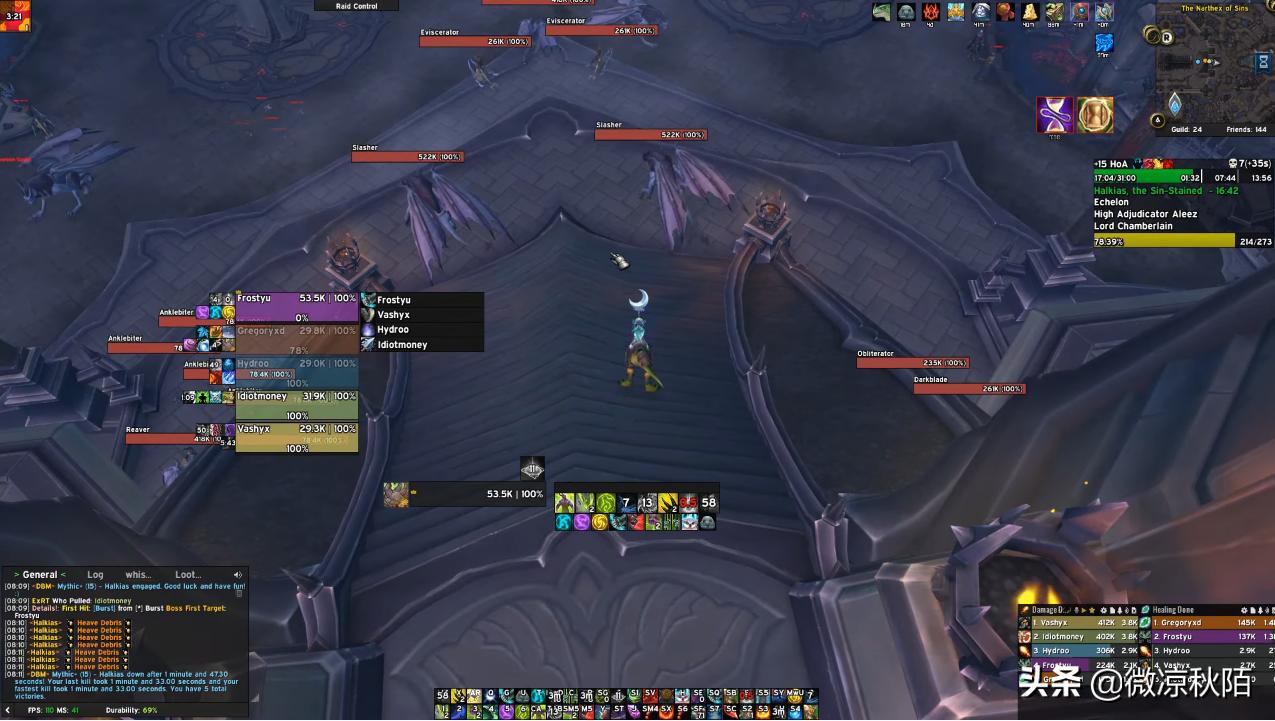1275x721 pixels.
Task: Switch to the whisper chat tab
Action: [x=138, y=575]
